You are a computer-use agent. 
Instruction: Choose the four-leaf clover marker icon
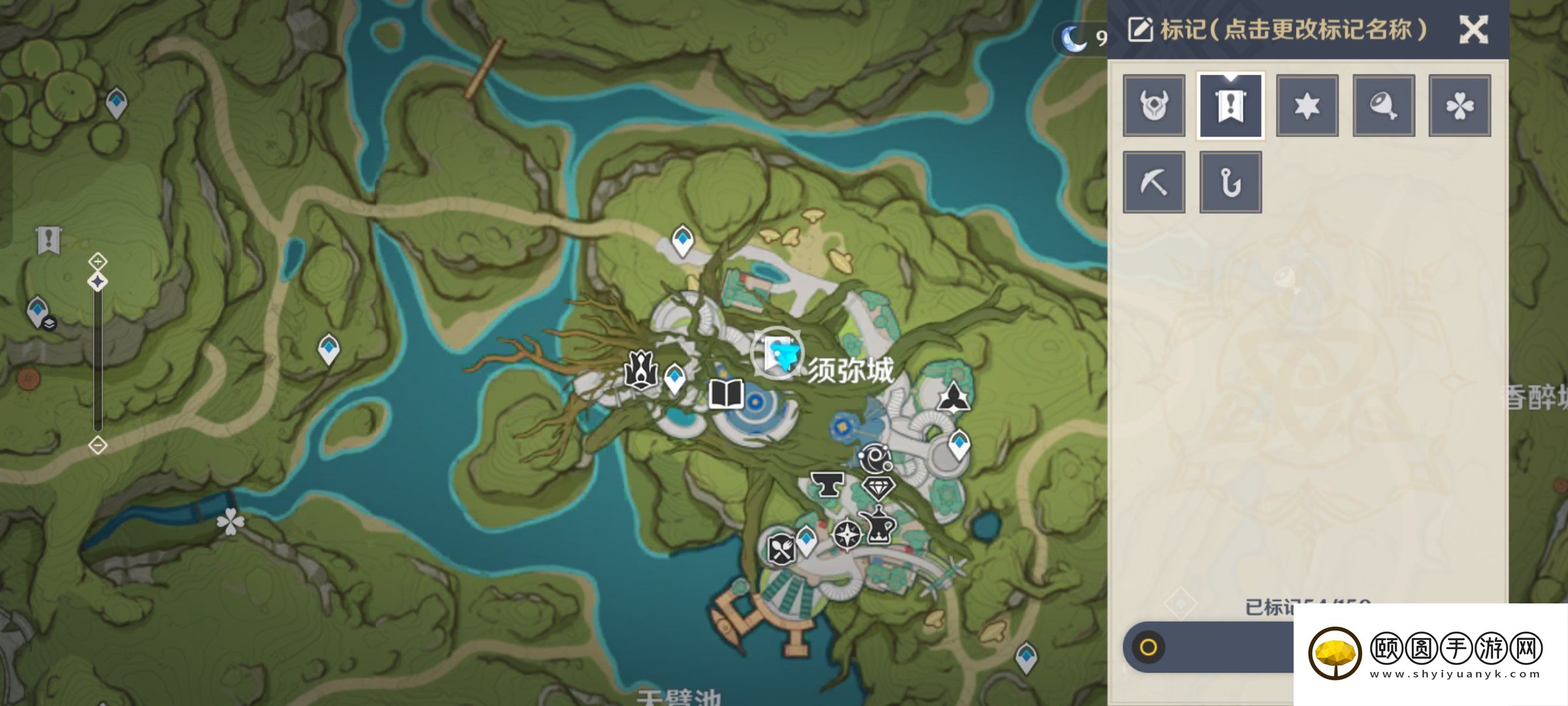click(x=1460, y=105)
